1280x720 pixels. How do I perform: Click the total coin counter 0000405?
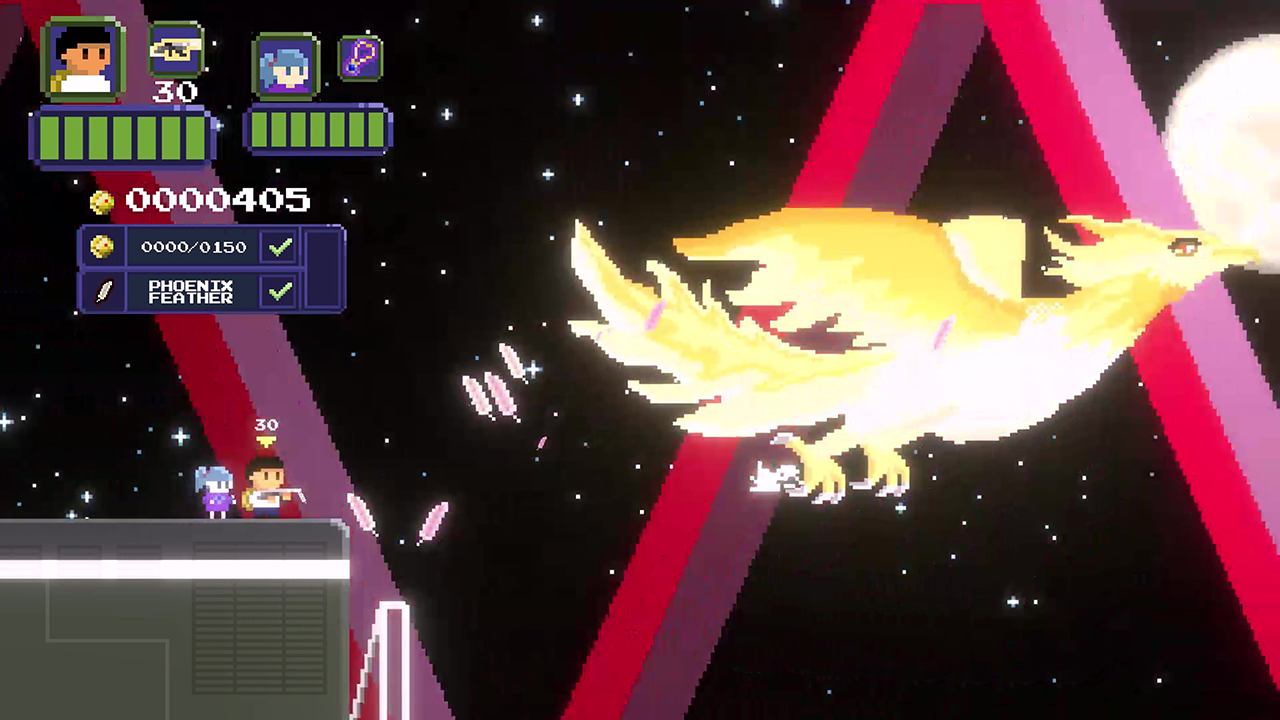(x=216, y=200)
